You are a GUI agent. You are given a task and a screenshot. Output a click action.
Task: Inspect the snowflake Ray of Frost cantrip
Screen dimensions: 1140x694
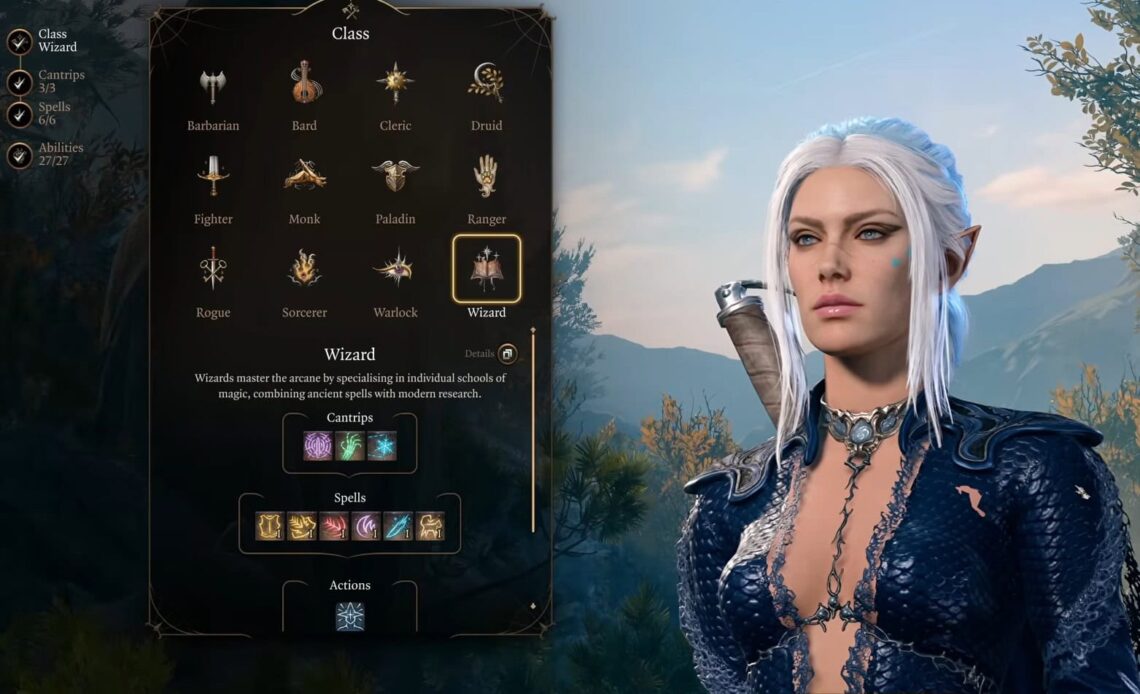[x=381, y=446]
